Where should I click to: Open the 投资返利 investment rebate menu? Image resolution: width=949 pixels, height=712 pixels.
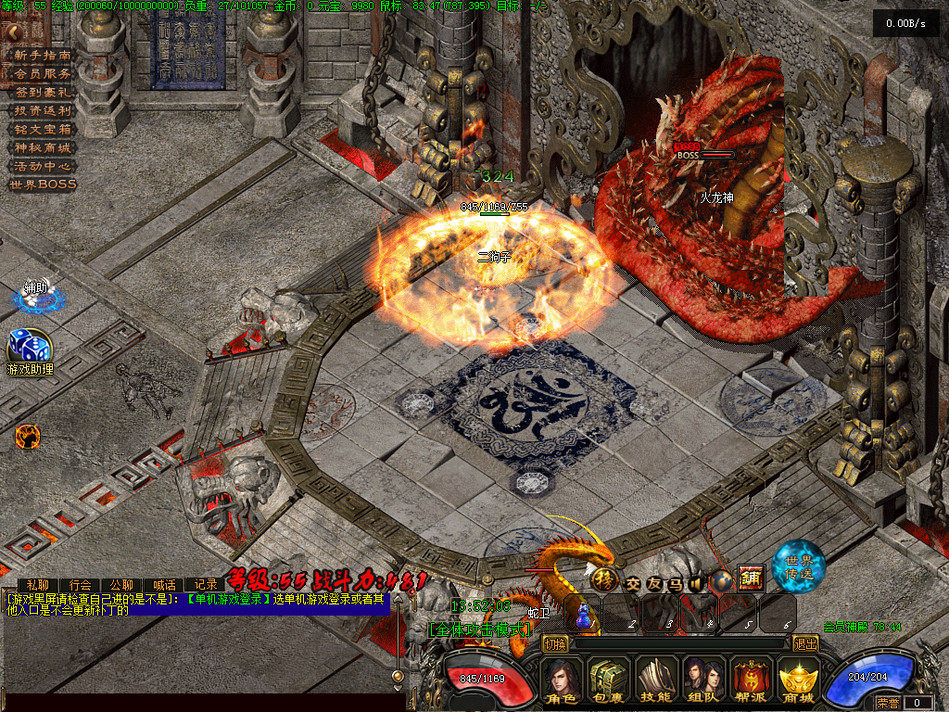coord(42,111)
